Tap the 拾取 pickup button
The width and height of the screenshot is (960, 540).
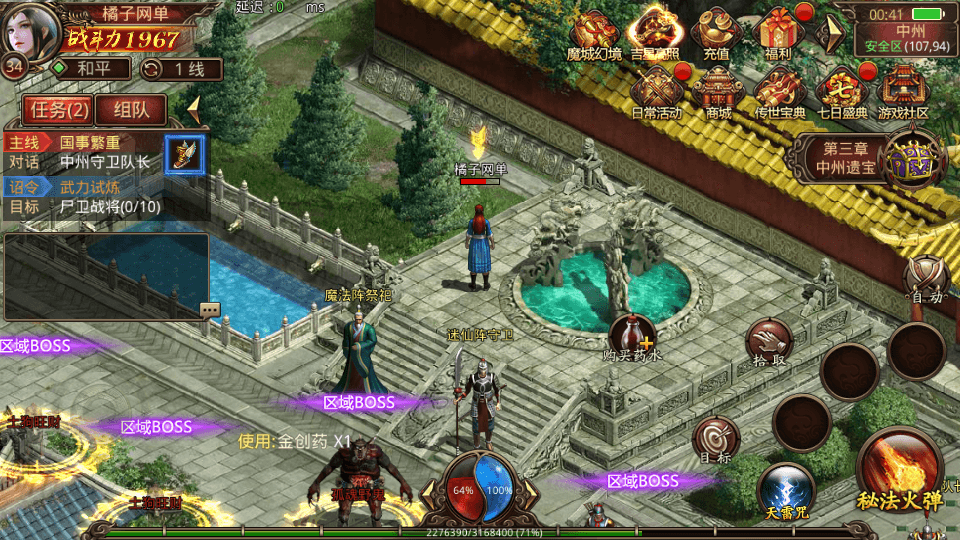pyautogui.click(x=769, y=342)
